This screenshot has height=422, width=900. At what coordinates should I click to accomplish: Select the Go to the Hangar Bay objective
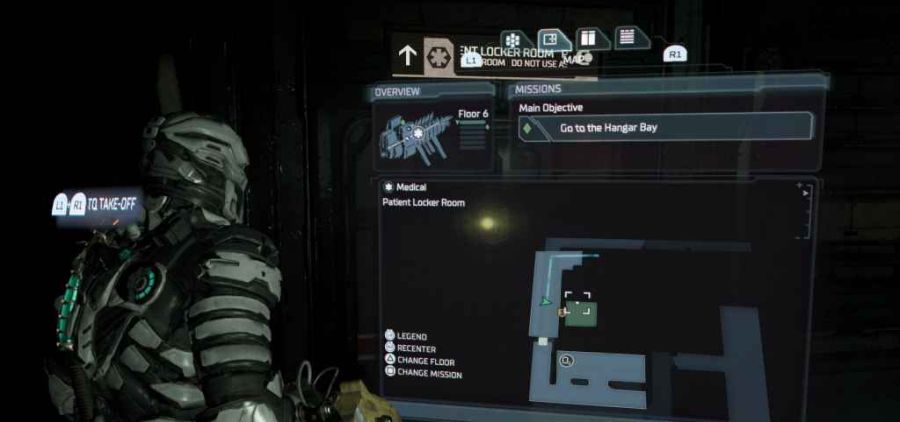665,128
